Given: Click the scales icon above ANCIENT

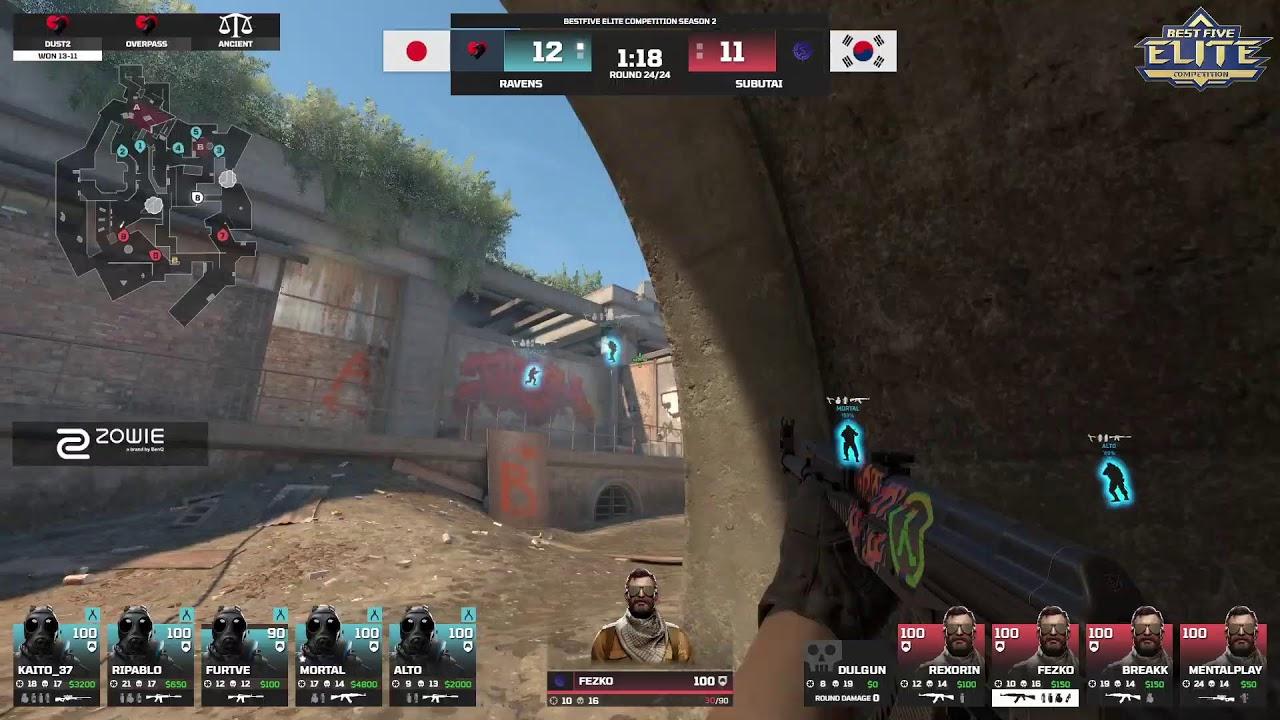Looking at the screenshot, I should (234, 22).
